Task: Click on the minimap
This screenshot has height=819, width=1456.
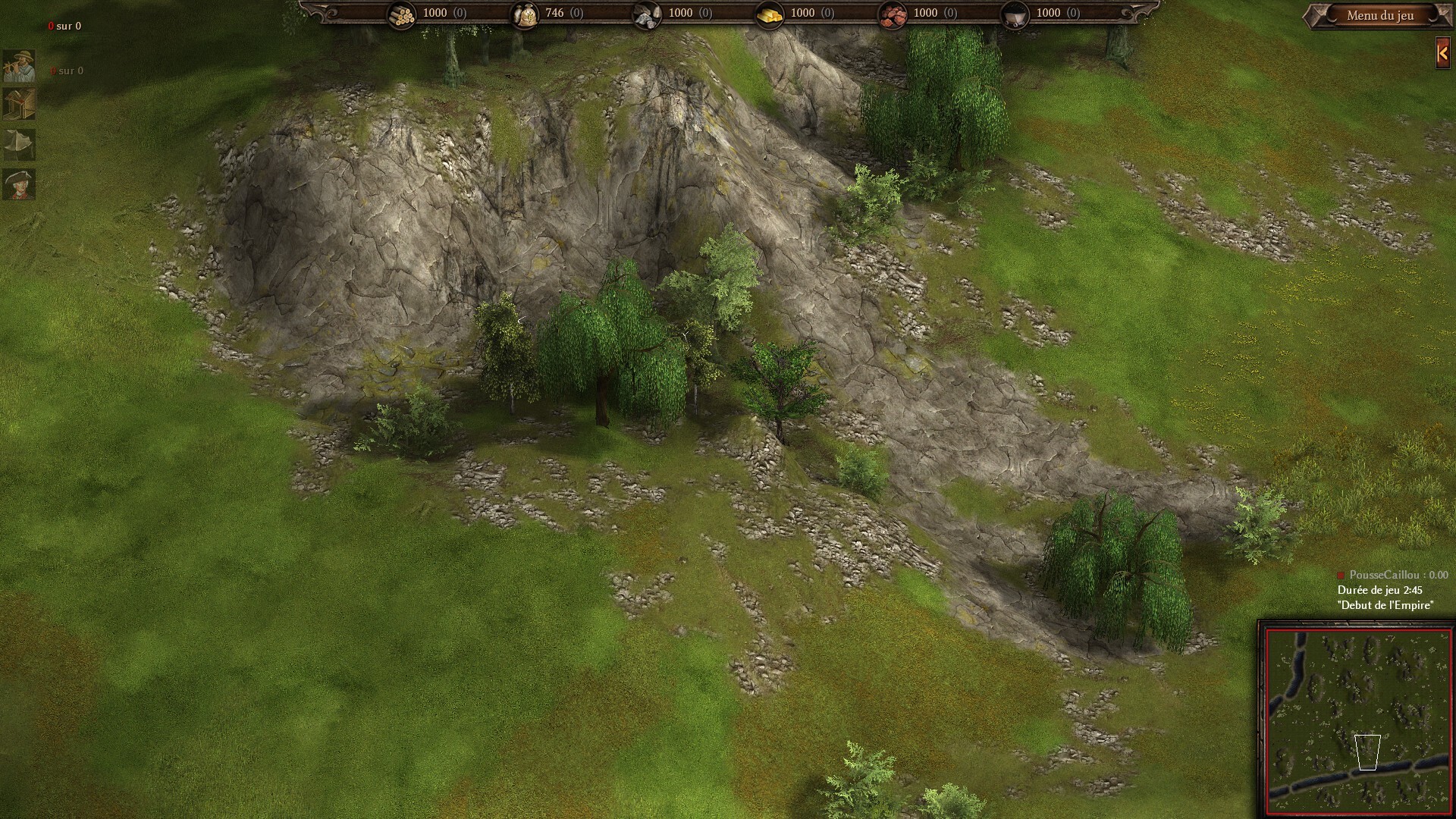Action: pyautogui.click(x=1357, y=719)
